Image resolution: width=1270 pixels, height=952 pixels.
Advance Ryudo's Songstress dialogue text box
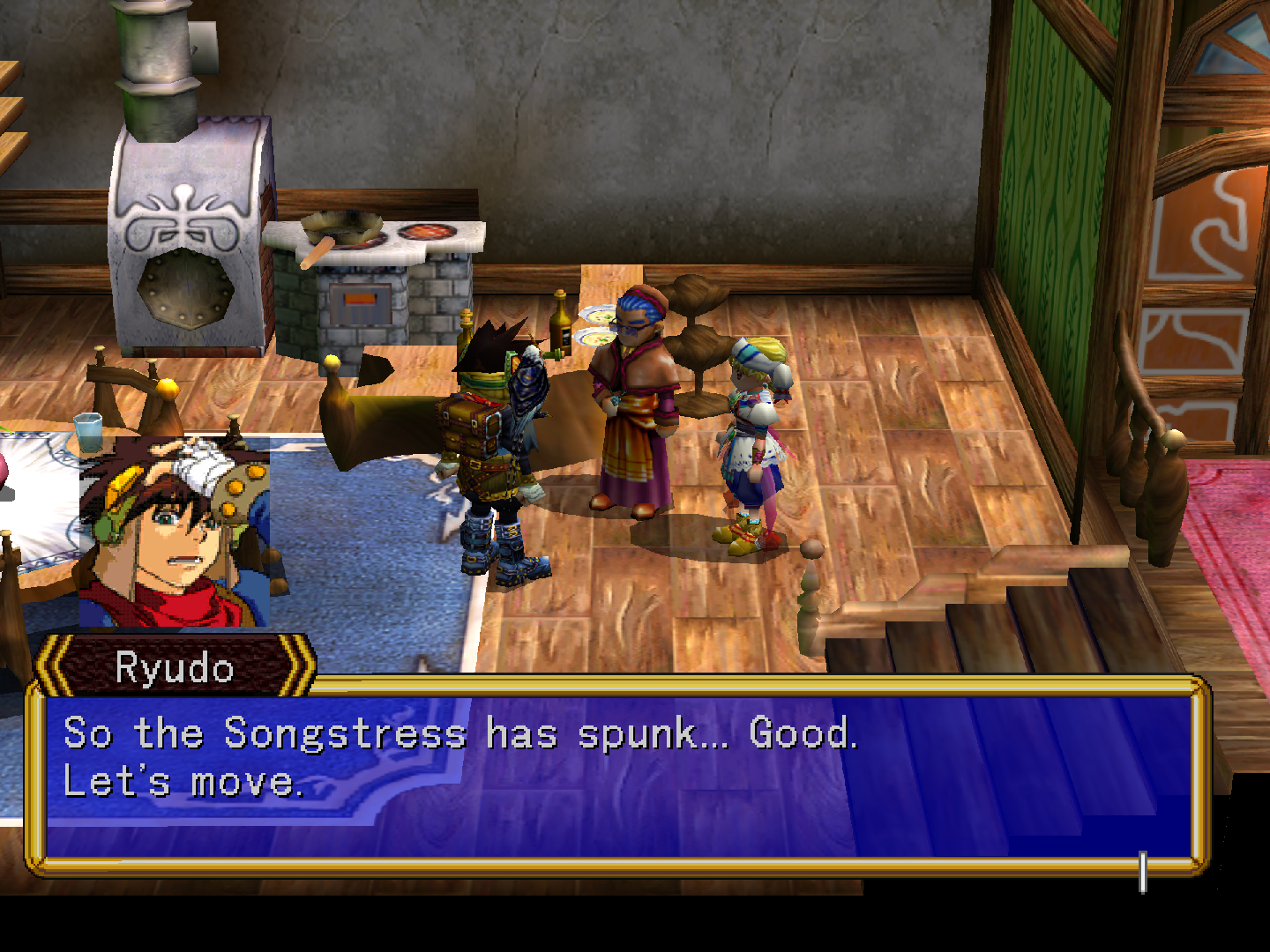coord(617,776)
